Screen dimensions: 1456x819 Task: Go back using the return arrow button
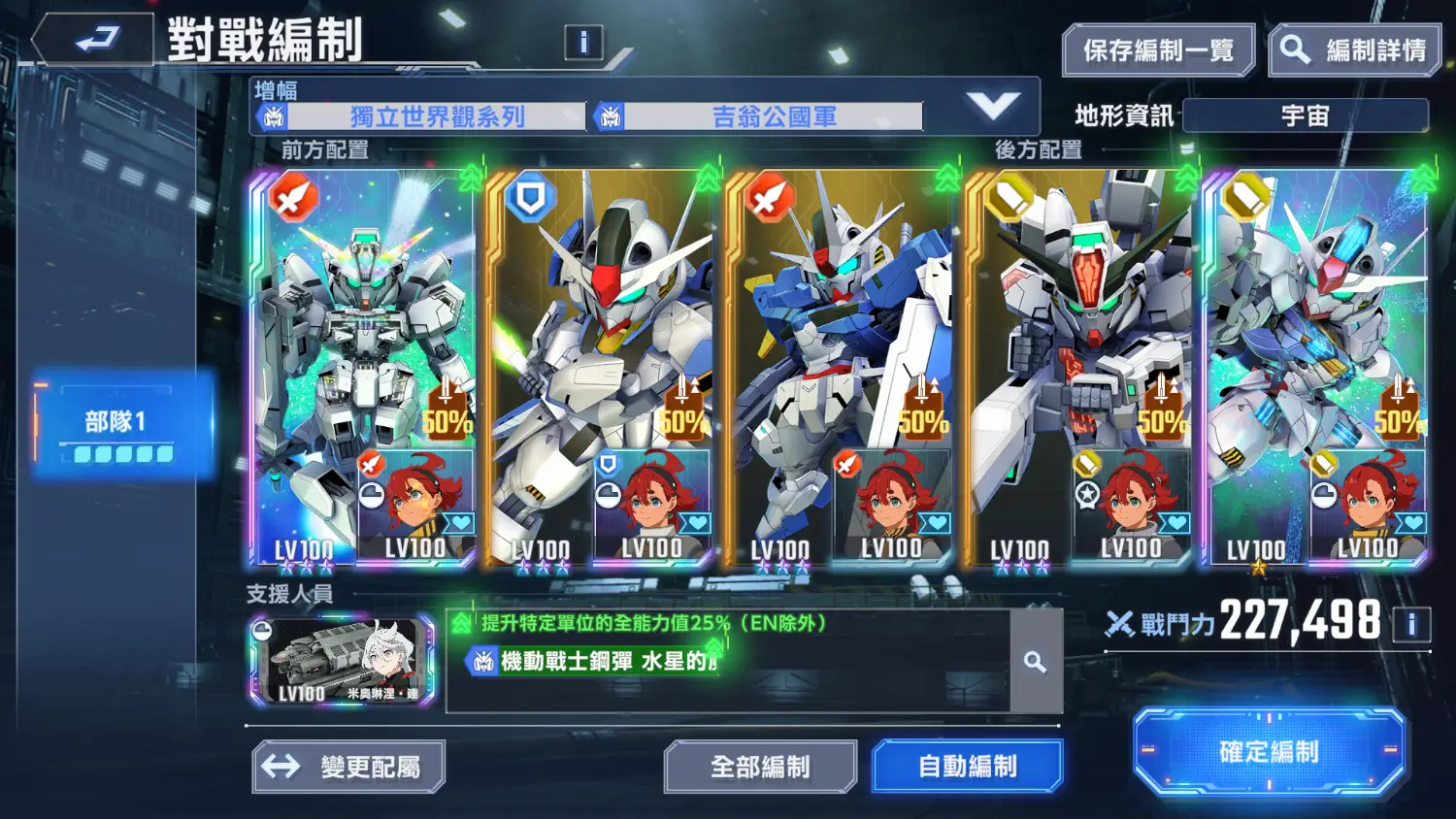(x=94, y=41)
